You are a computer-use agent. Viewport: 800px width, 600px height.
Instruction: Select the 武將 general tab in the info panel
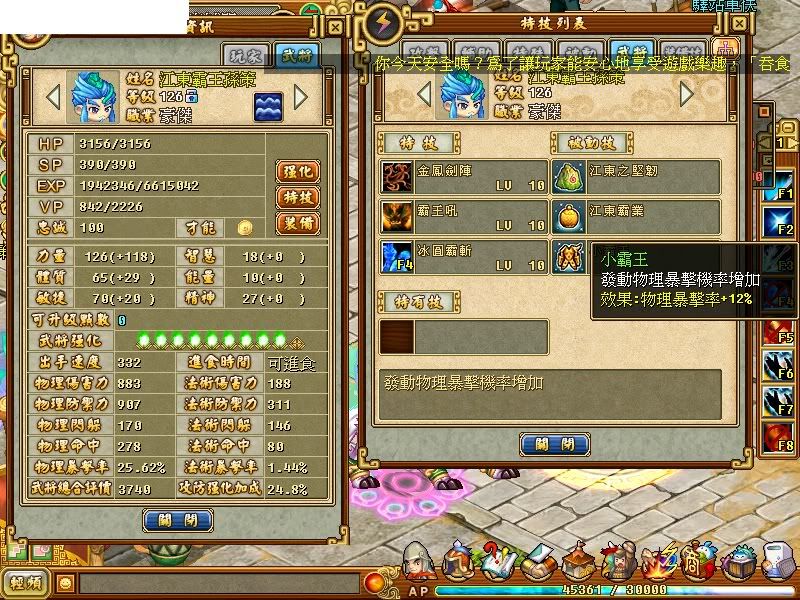(x=295, y=55)
